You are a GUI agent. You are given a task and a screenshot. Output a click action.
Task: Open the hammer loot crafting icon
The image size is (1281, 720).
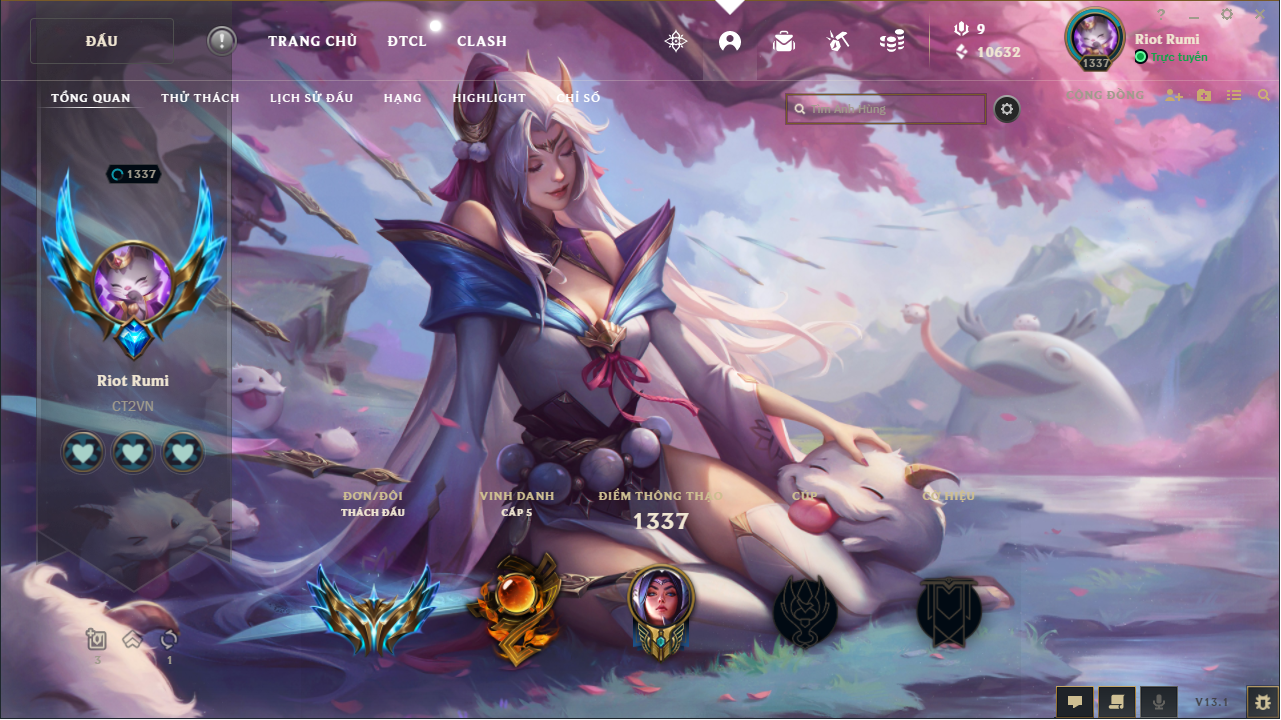tap(838, 41)
